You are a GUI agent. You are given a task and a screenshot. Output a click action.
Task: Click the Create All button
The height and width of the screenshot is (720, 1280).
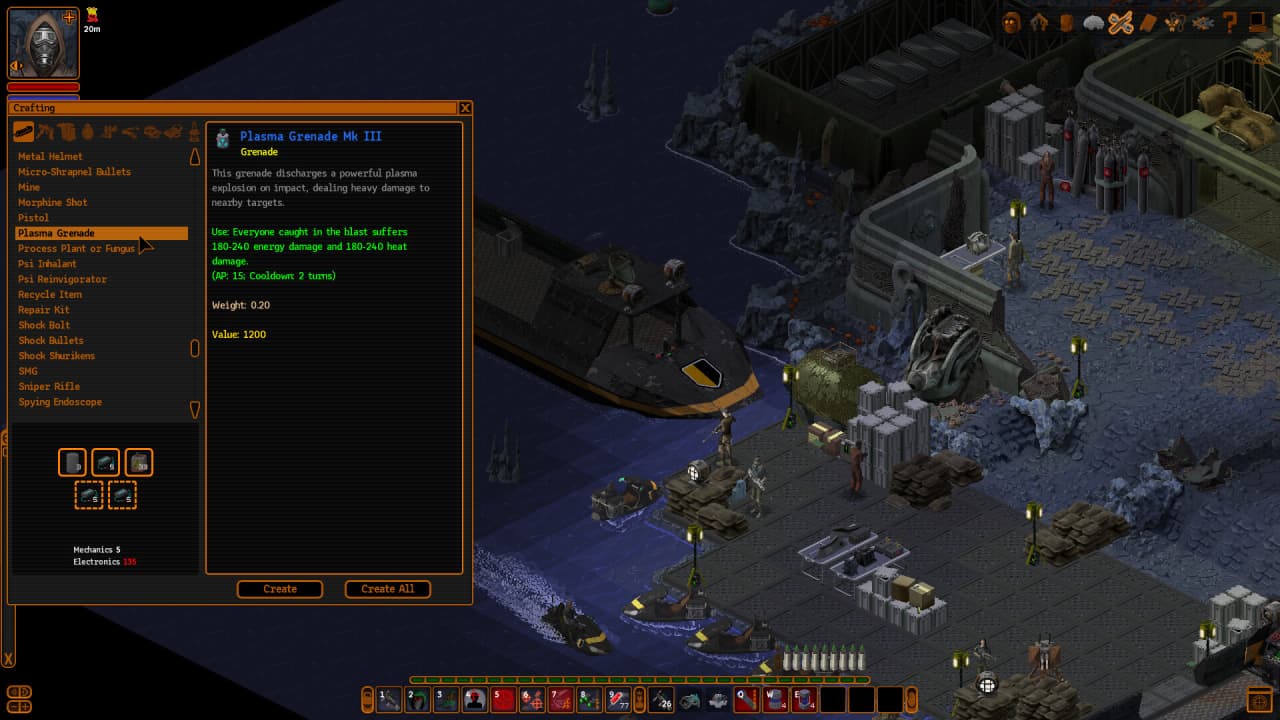(387, 589)
